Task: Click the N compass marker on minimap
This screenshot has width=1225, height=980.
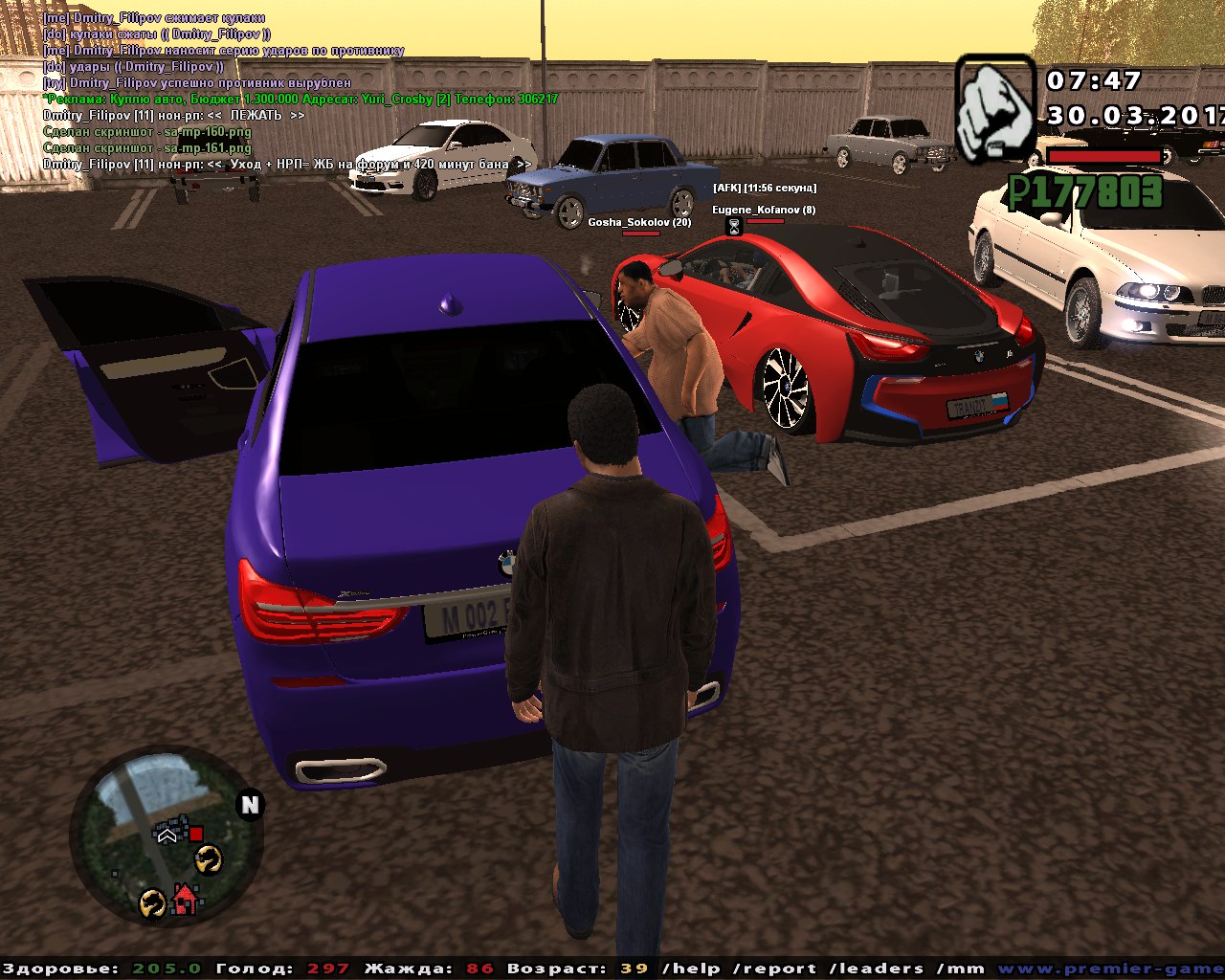Action: pos(250,805)
